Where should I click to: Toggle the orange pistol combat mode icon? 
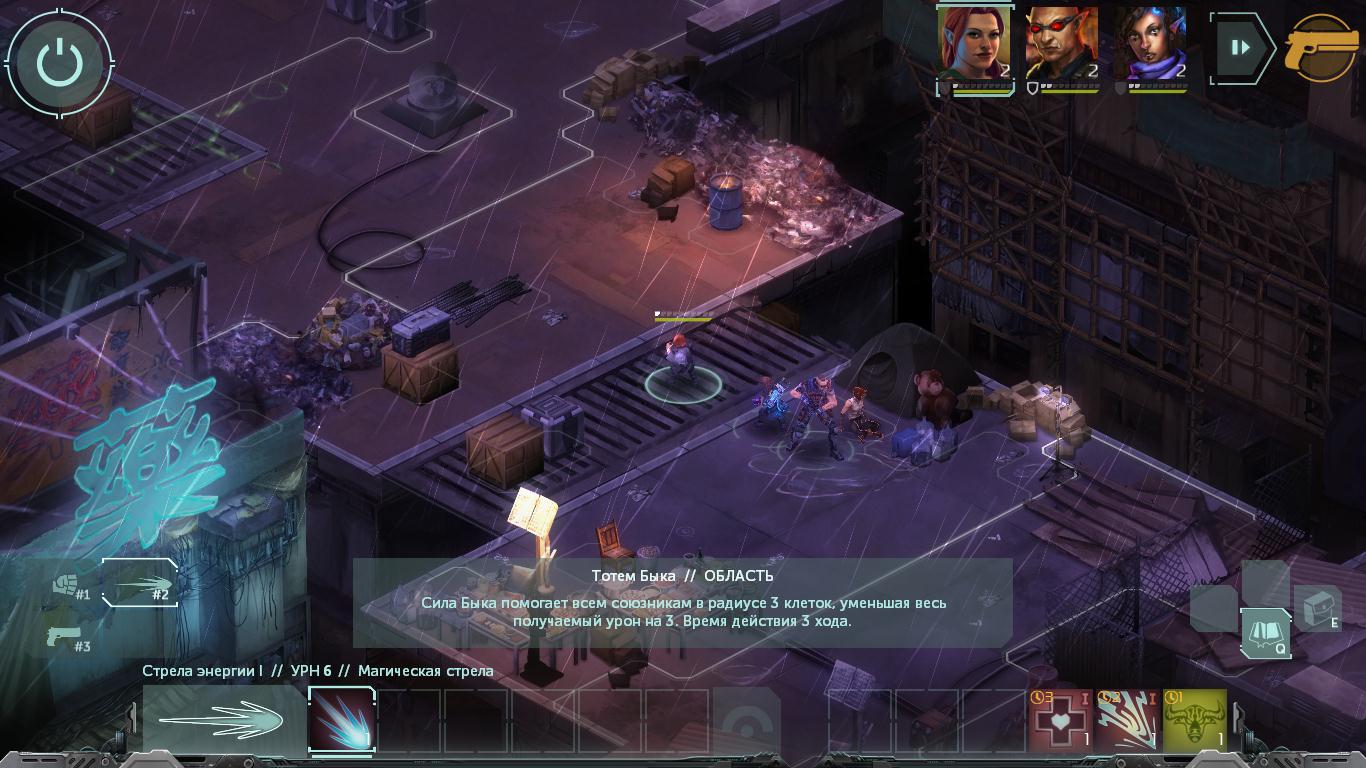point(1322,47)
